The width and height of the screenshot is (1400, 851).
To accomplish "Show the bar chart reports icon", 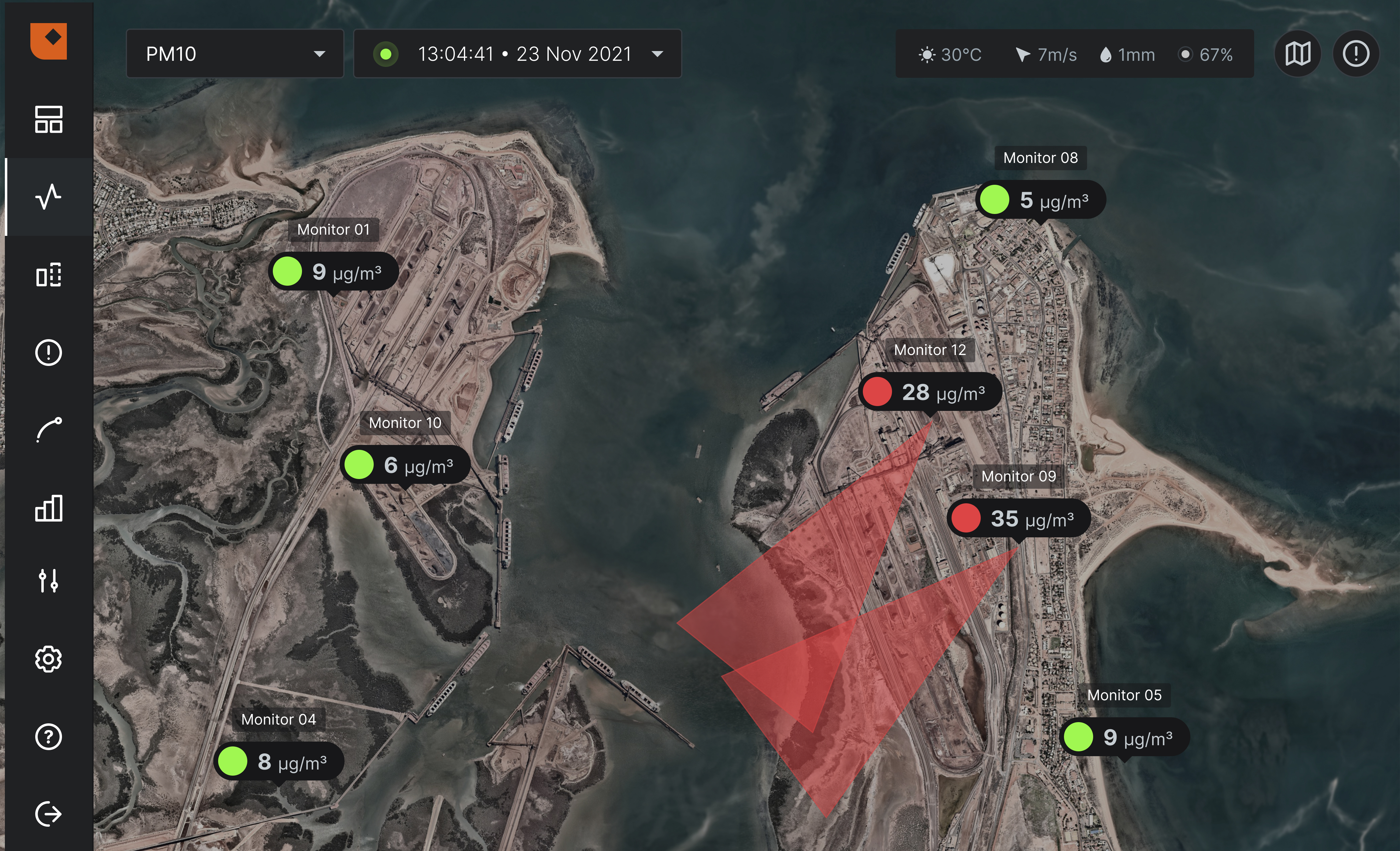I will (x=49, y=508).
